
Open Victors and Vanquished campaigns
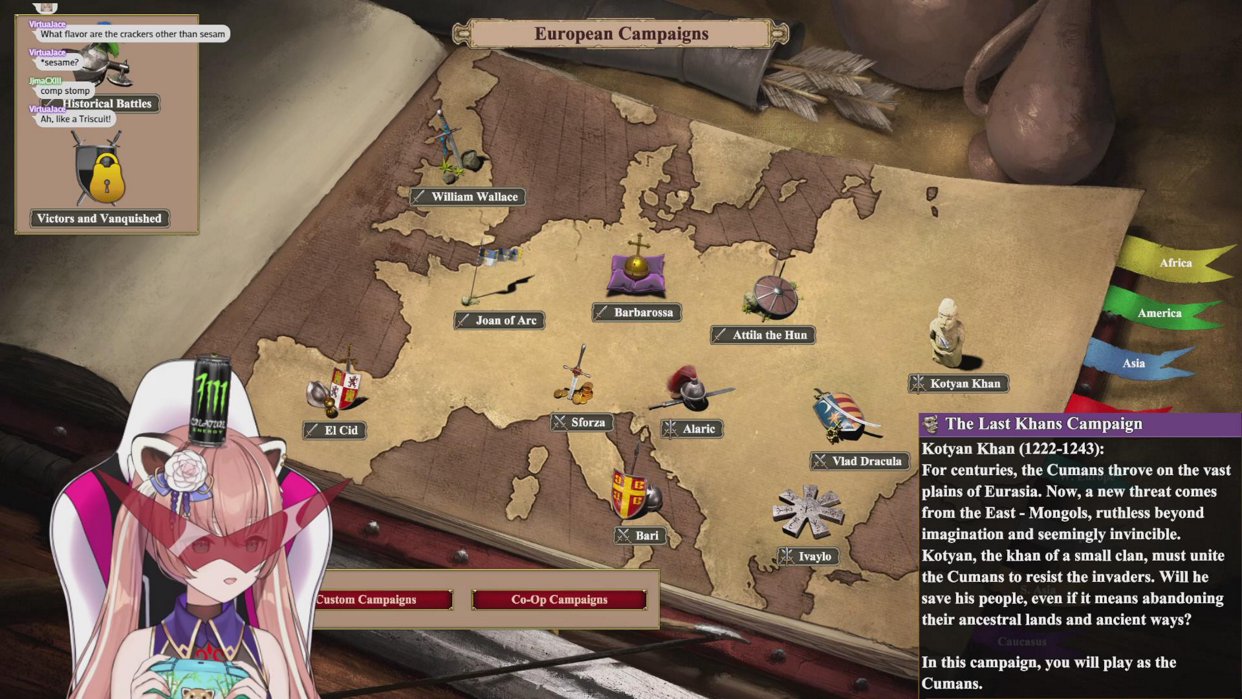[x=100, y=218]
